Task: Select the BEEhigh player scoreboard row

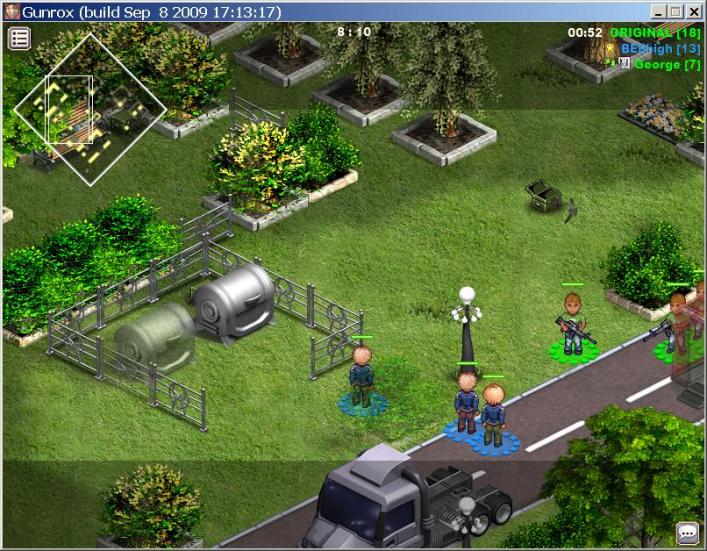Action: pos(659,48)
